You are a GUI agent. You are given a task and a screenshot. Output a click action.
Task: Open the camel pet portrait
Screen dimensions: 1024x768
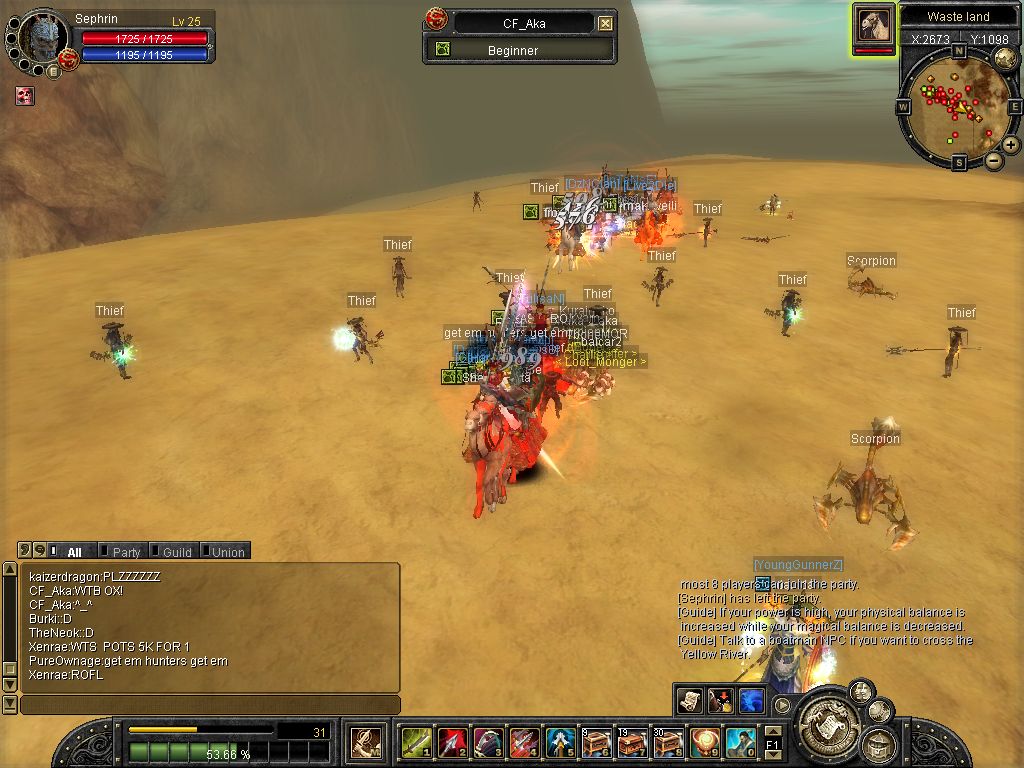click(x=873, y=26)
